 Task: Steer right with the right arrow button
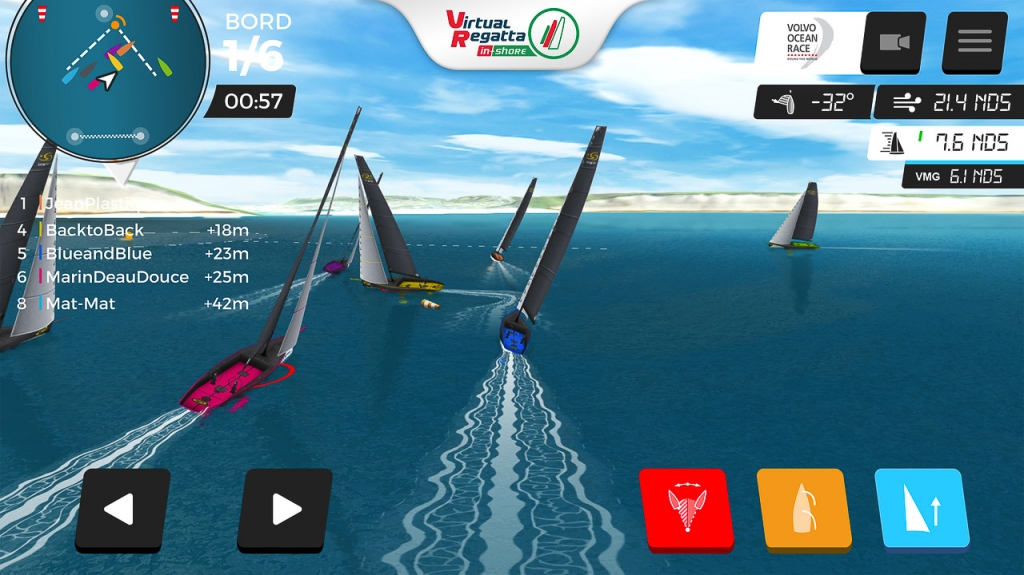(285, 509)
